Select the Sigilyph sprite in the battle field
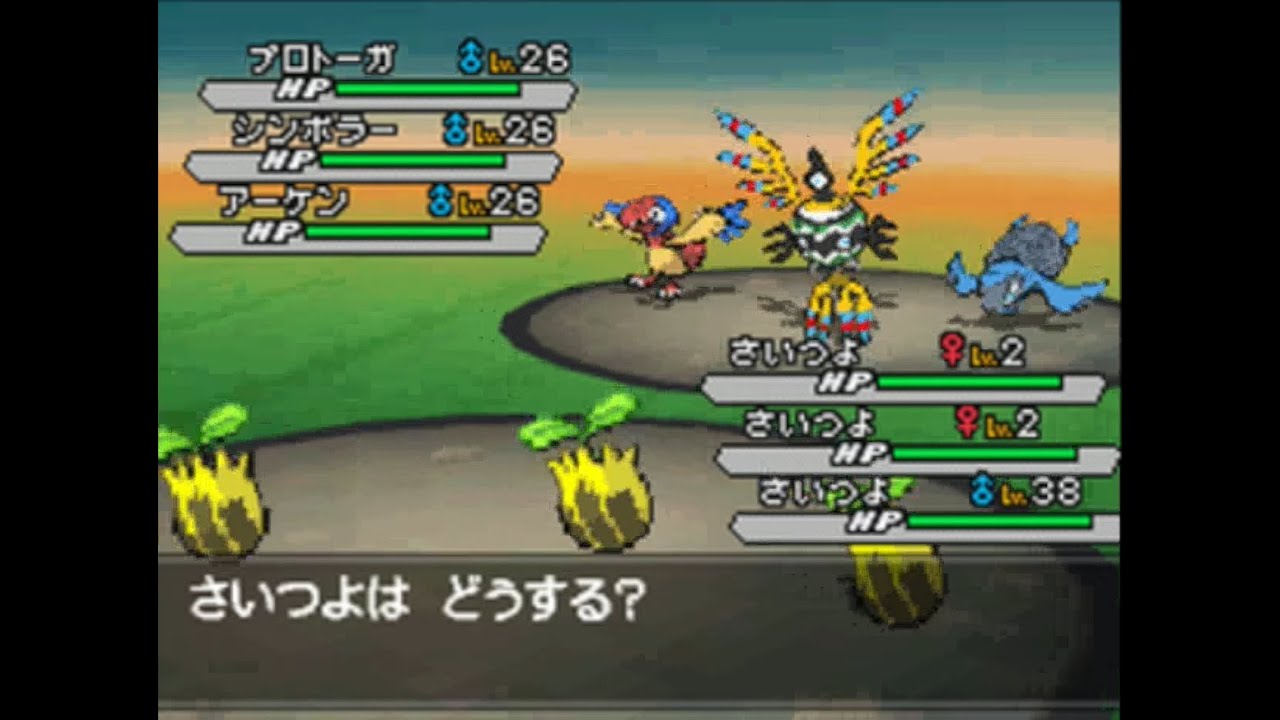Image resolution: width=1280 pixels, height=720 pixels. pos(830,230)
